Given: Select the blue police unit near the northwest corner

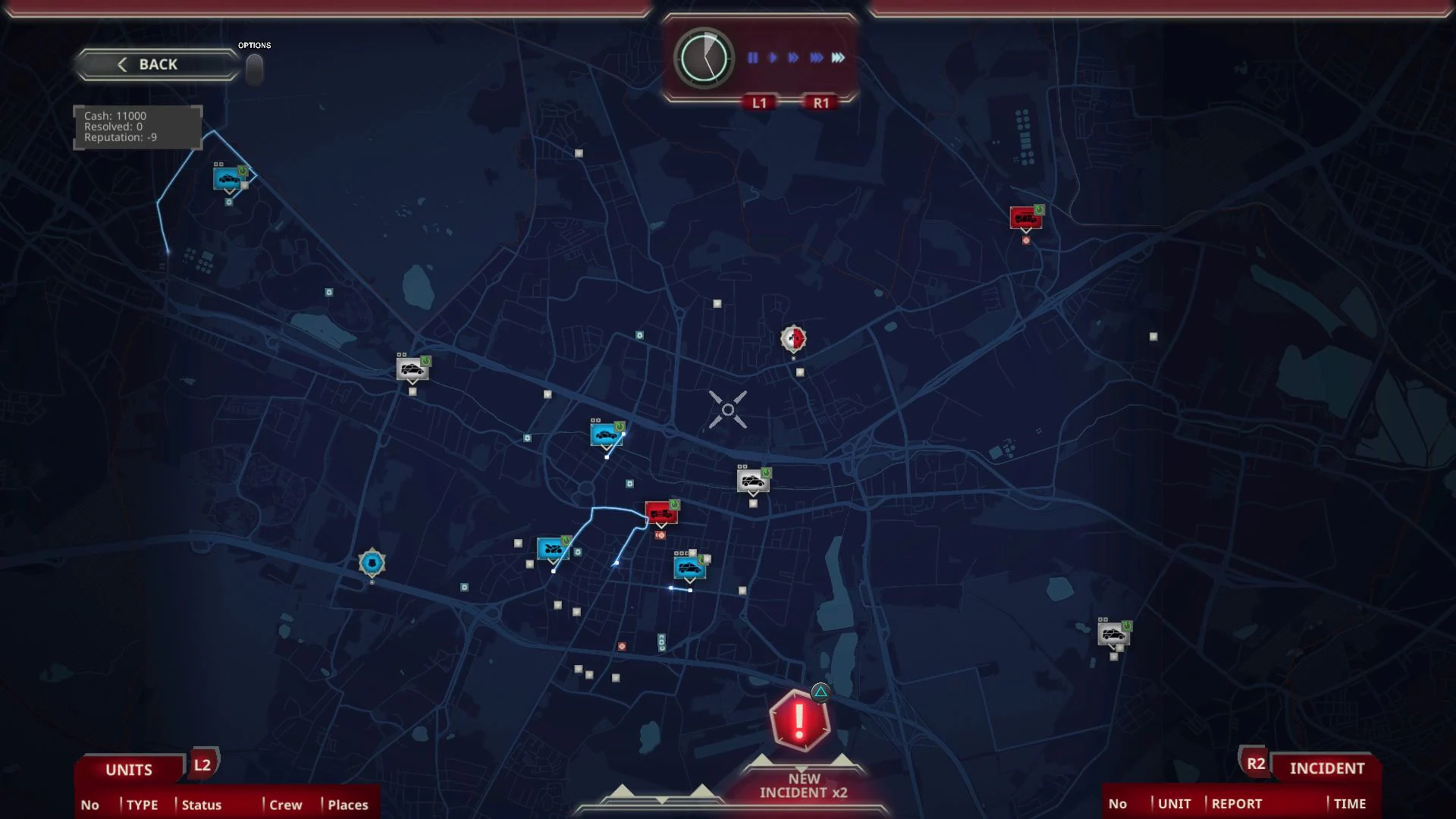Looking at the screenshot, I should [x=229, y=177].
